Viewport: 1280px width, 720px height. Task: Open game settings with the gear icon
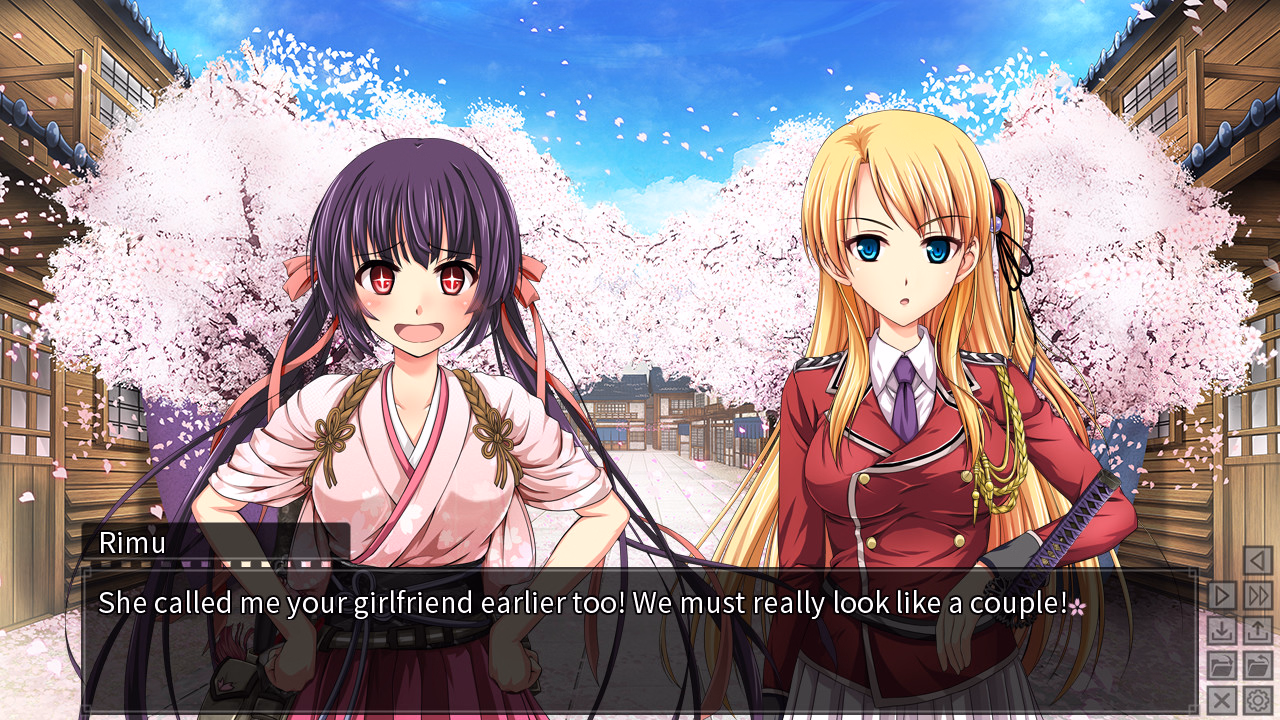tap(1258, 698)
